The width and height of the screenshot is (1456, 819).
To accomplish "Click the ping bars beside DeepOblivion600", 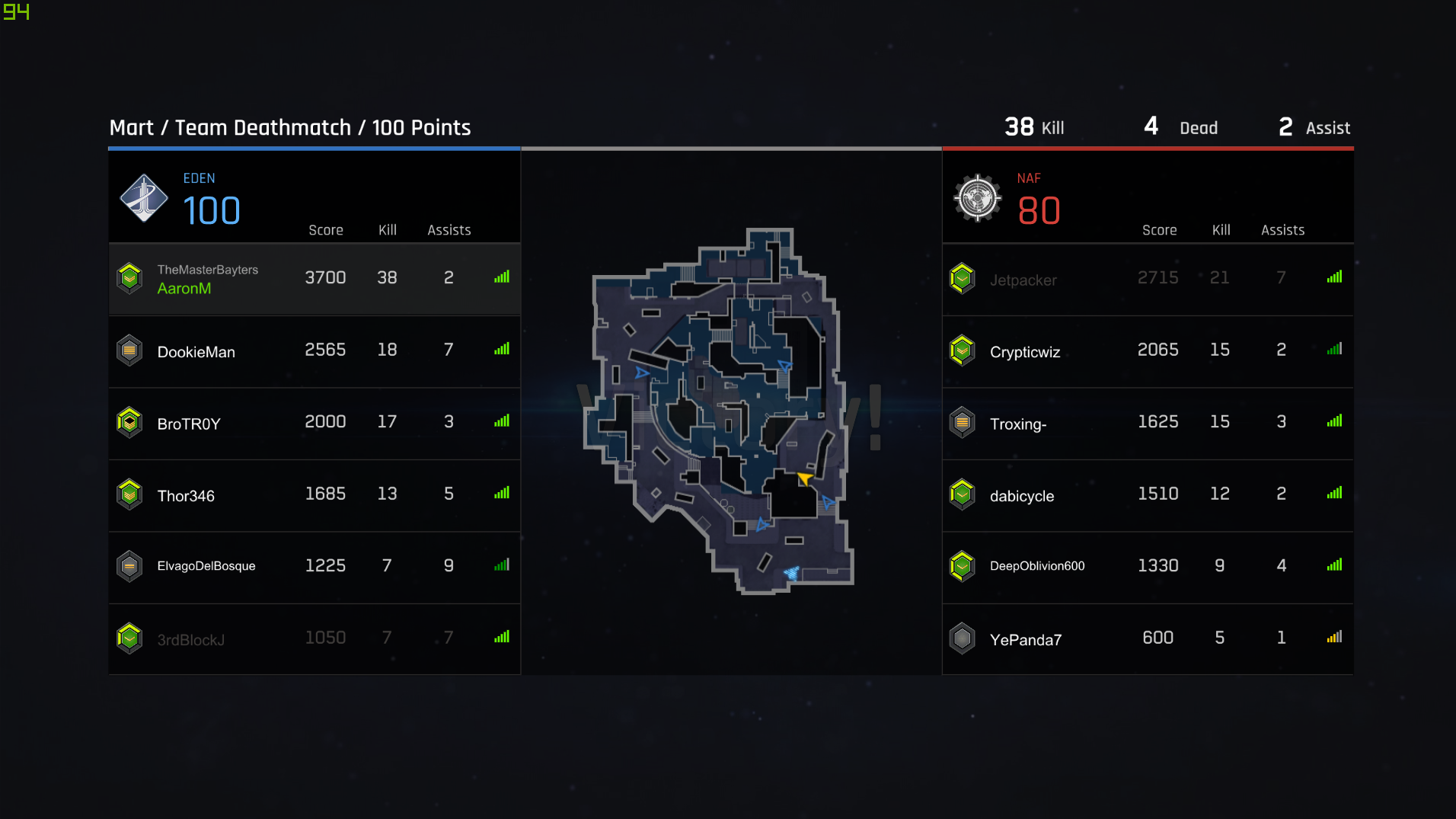I will click(x=1334, y=565).
